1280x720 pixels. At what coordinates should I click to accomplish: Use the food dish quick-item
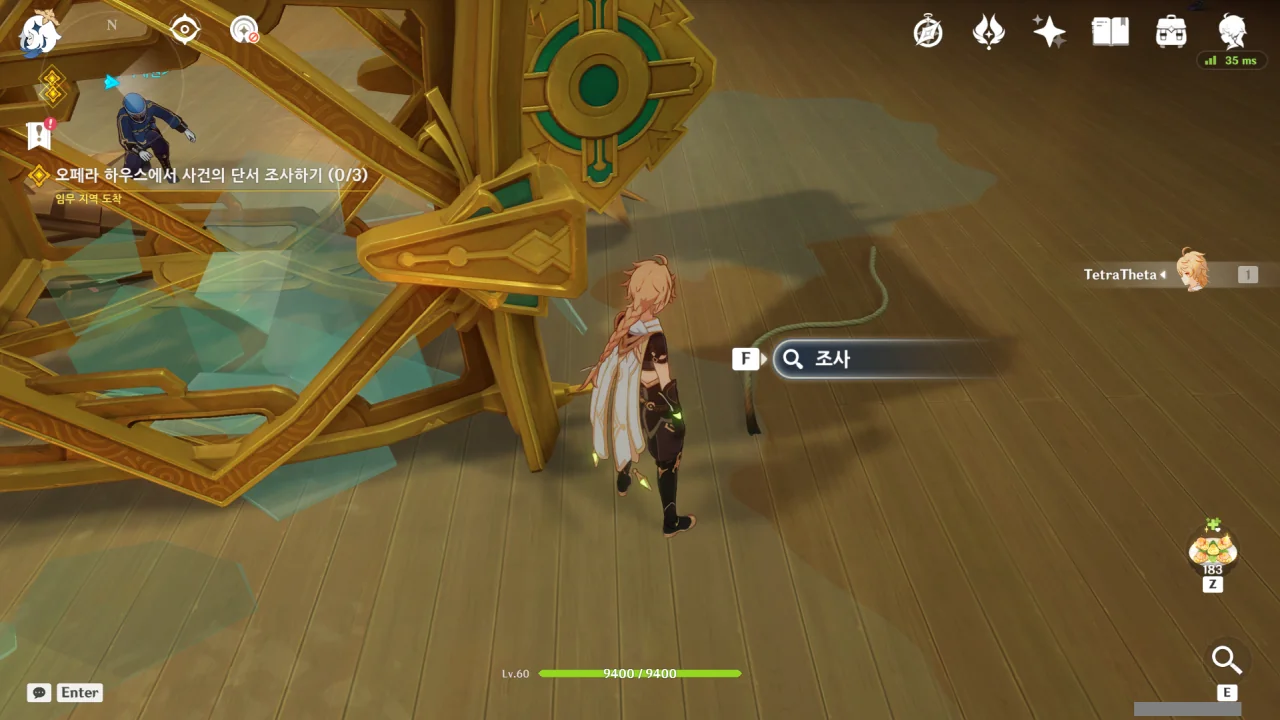(1212, 547)
